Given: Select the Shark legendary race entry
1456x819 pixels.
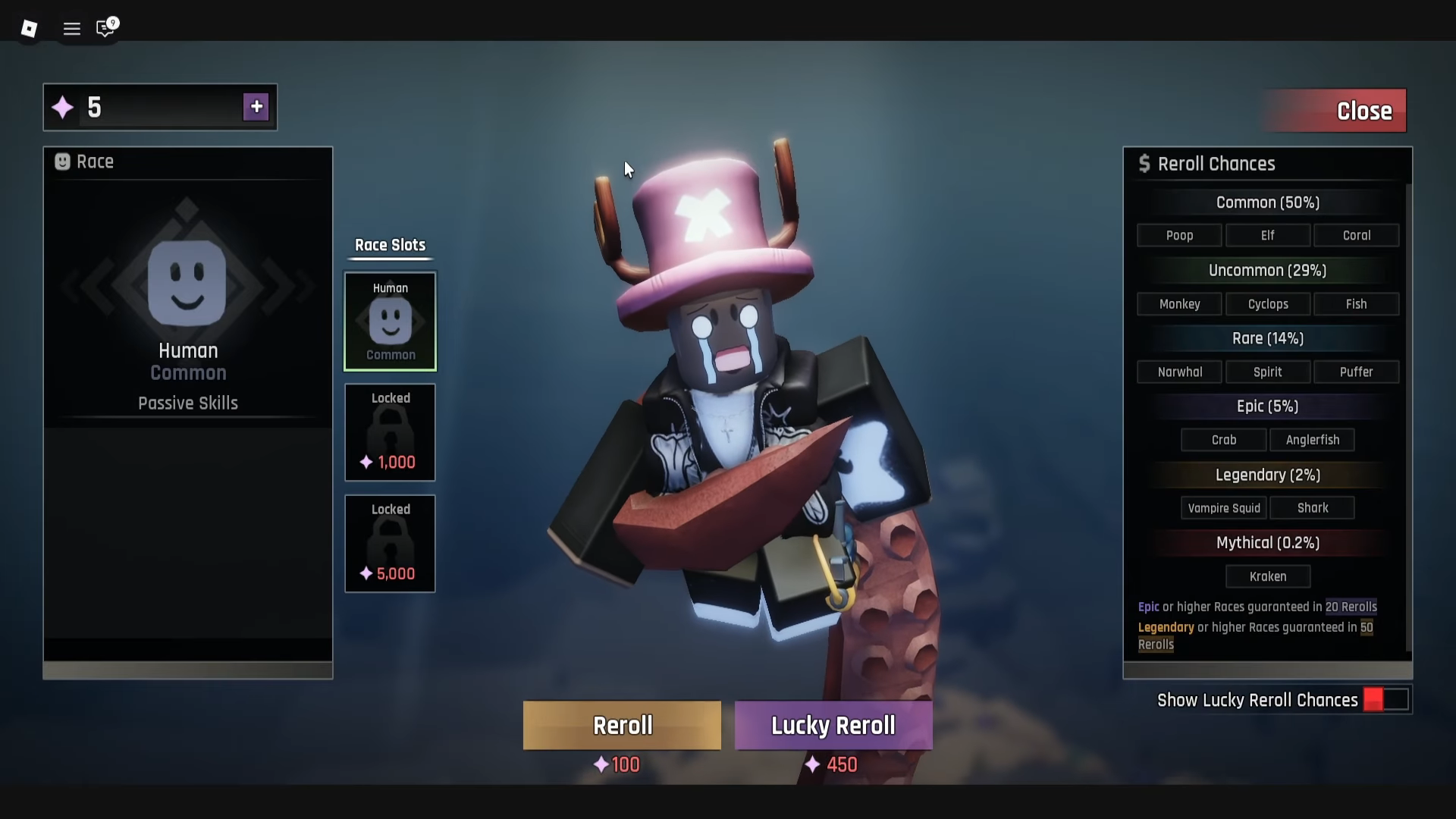Looking at the screenshot, I should (1312, 508).
